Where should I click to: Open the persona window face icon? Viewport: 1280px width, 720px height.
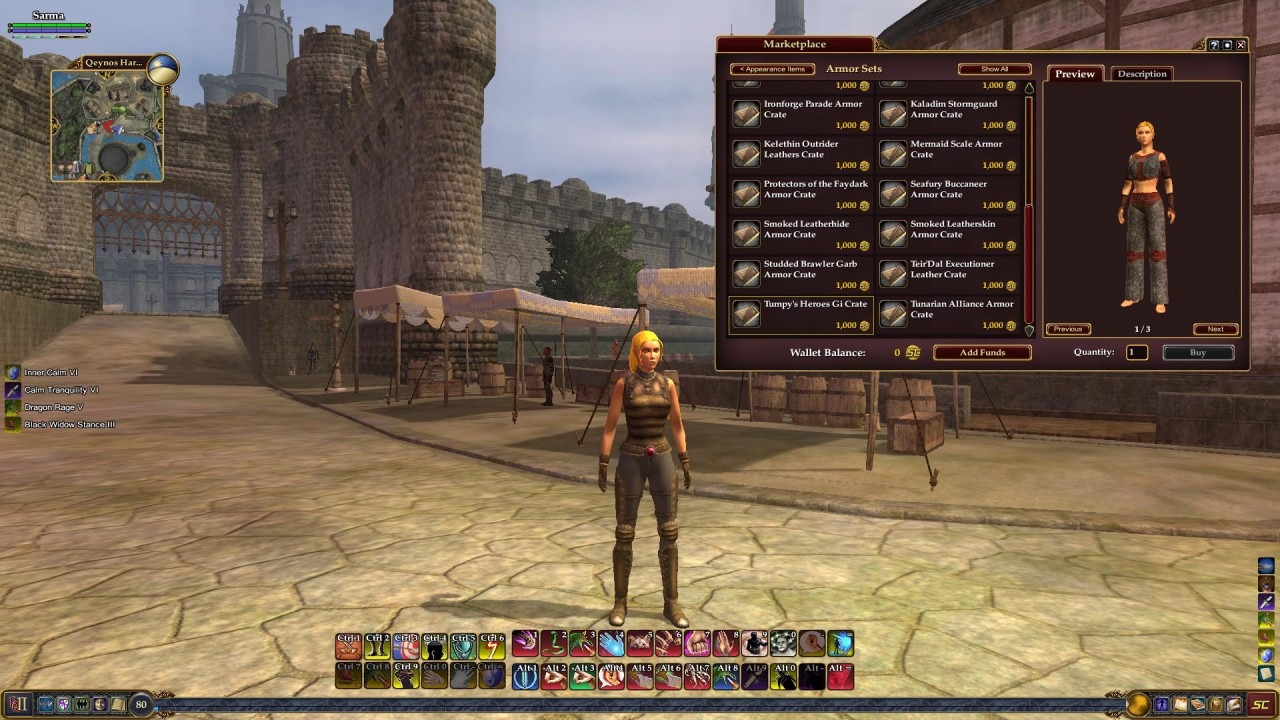pyautogui.click(x=99, y=704)
